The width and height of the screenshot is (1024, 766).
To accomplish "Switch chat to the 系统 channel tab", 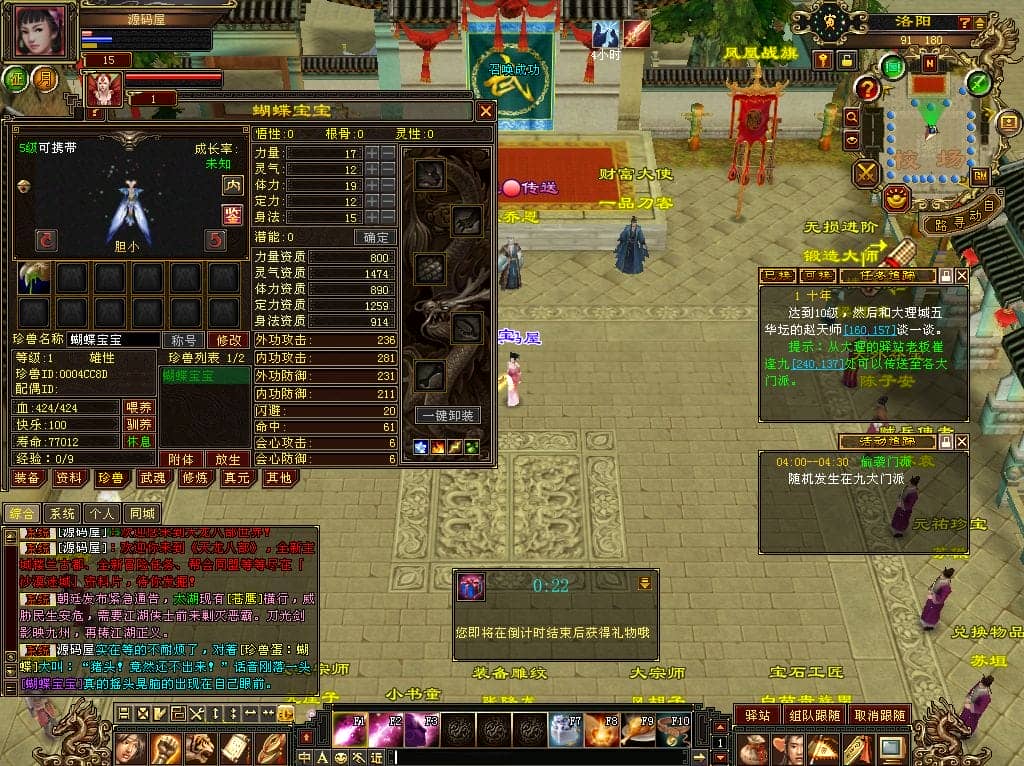I will tap(62, 513).
